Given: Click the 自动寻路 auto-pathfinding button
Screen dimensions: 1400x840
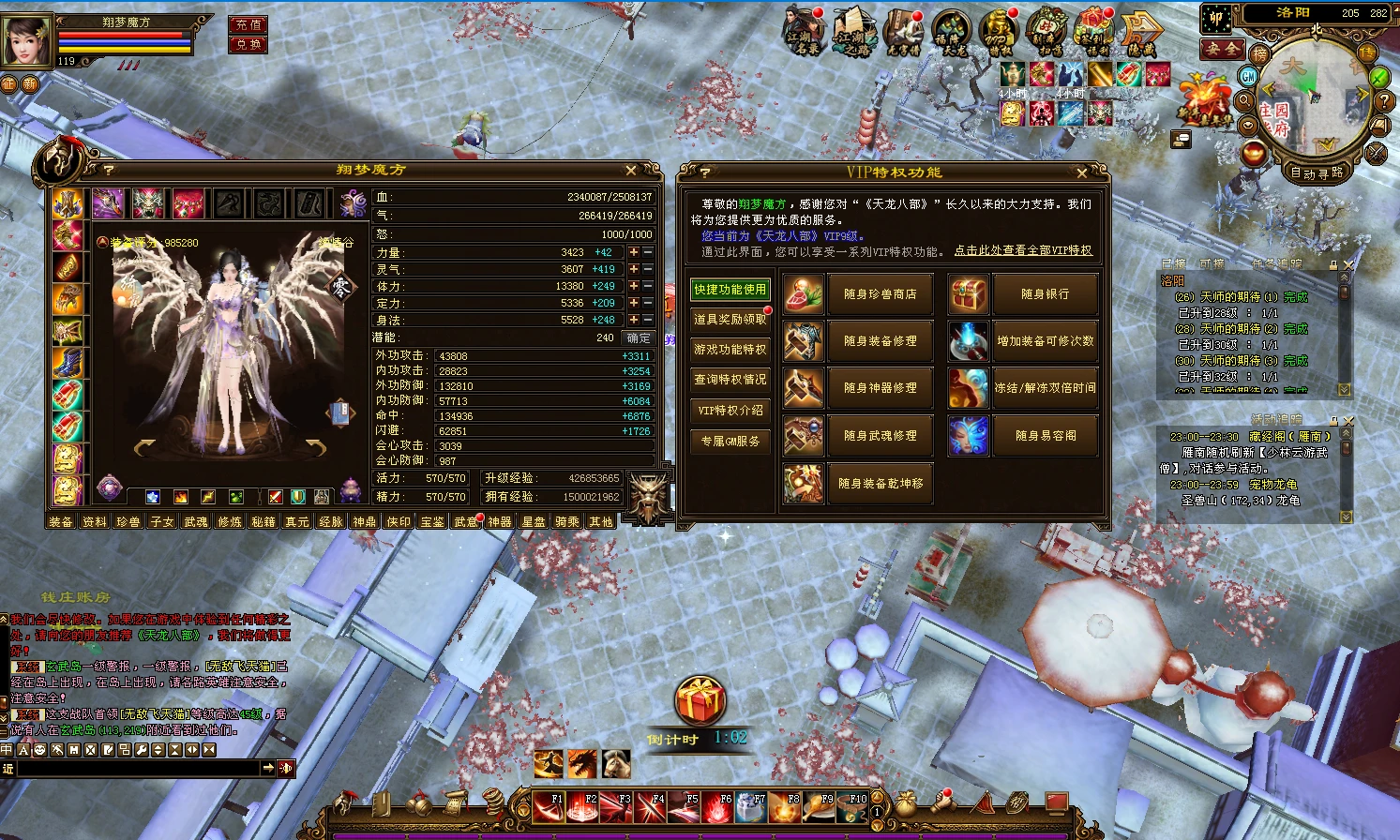Looking at the screenshot, I should pyautogui.click(x=1317, y=172).
